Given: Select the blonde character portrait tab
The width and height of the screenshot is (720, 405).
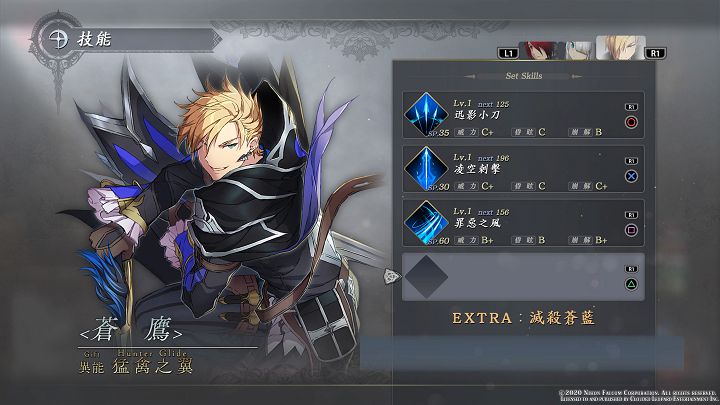Looking at the screenshot, I should click(x=619, y=47).
